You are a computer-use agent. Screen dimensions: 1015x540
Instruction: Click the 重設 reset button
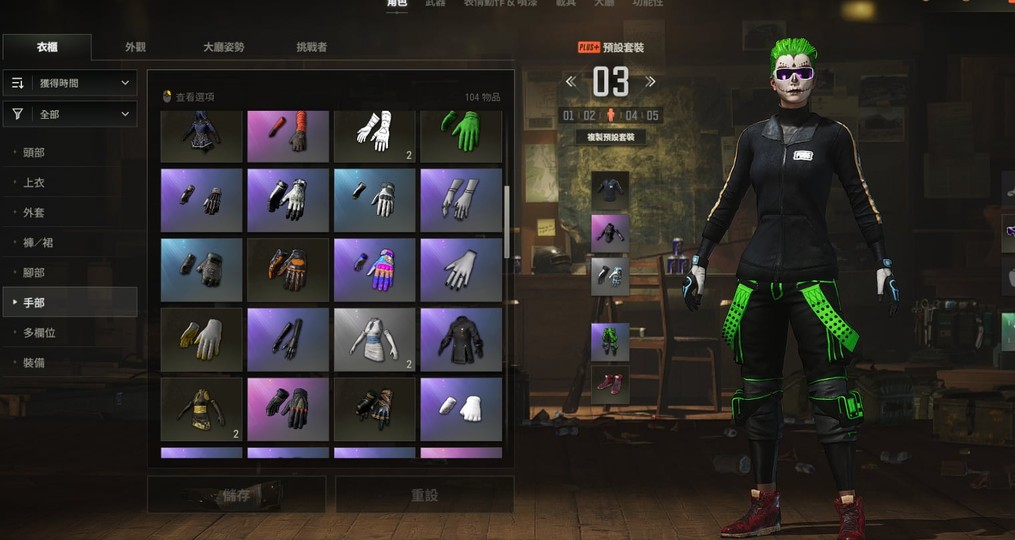click(x=424, y=495)
